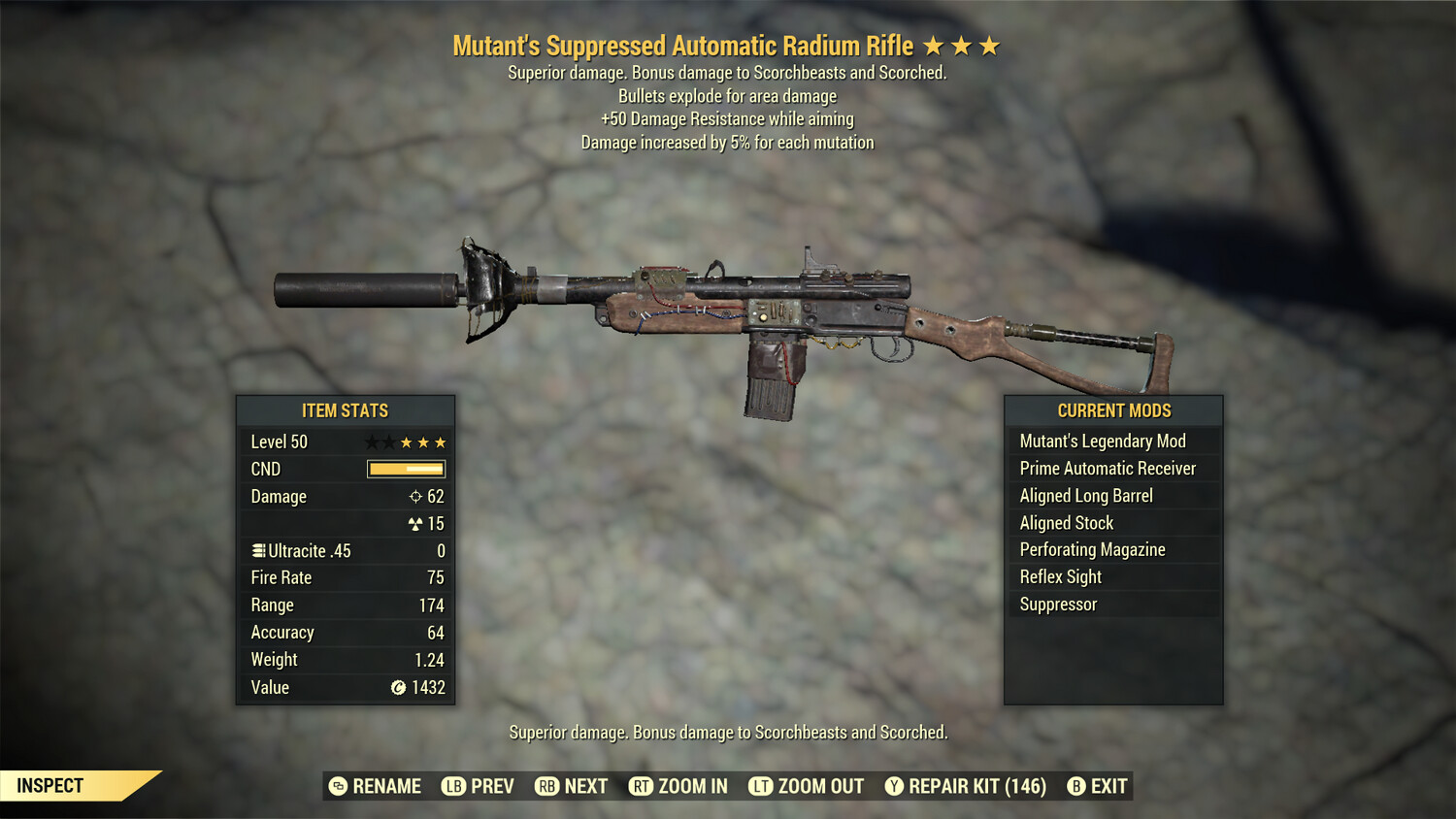Select the Item Stats panel header

[345, 410]
